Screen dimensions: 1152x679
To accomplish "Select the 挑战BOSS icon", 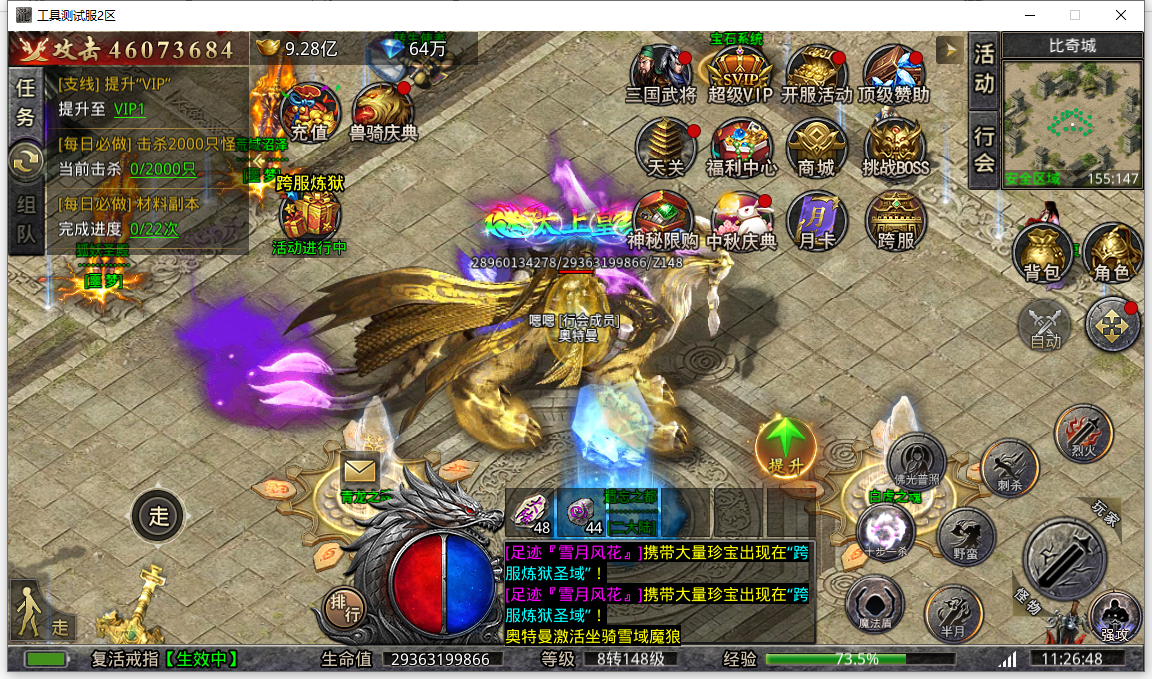I will coord(896,148).
